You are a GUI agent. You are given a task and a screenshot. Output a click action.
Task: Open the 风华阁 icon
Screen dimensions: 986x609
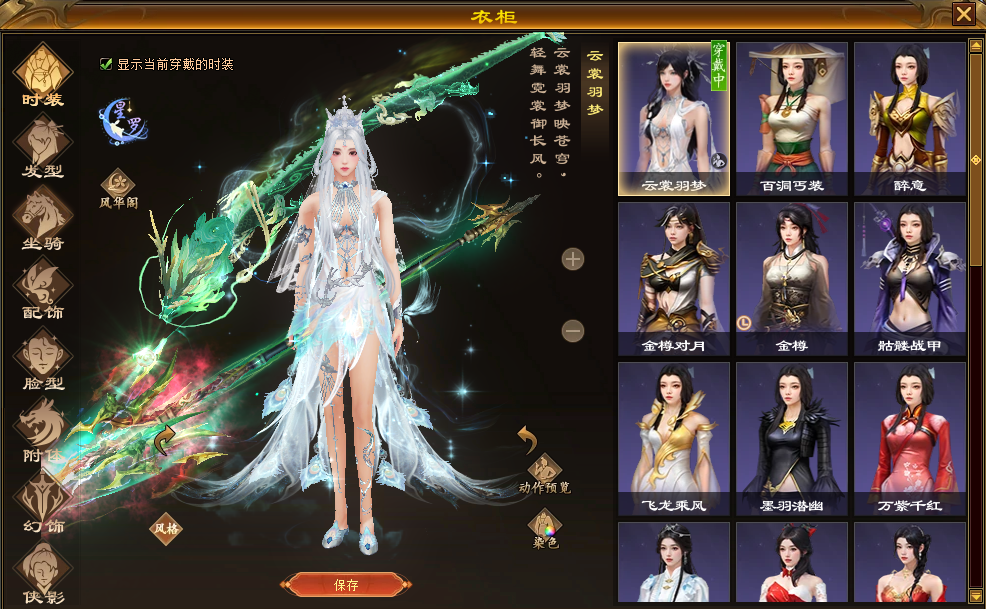click(x=118, y=187)
